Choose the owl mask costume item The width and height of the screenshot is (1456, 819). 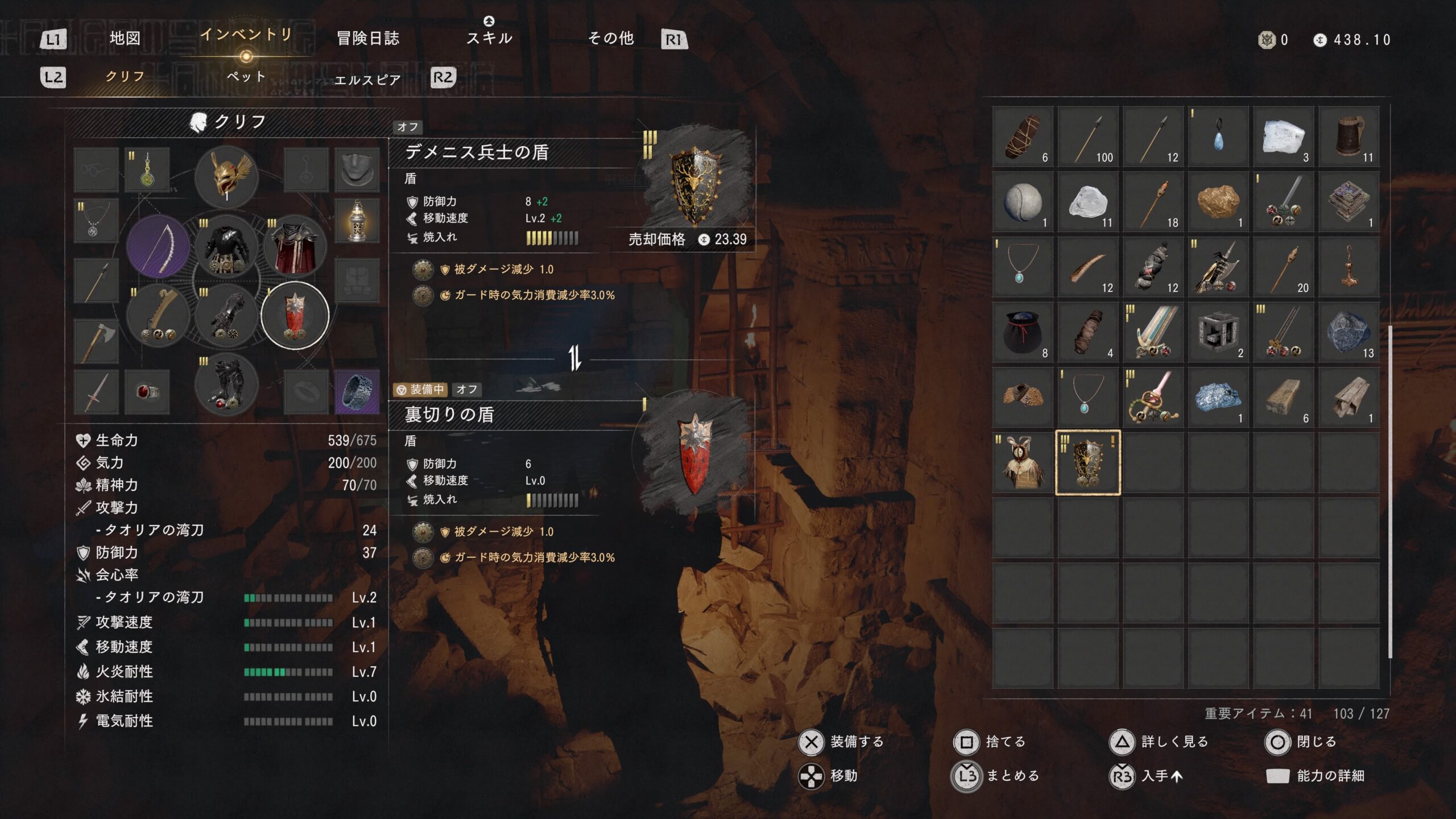coord(1023,462)
